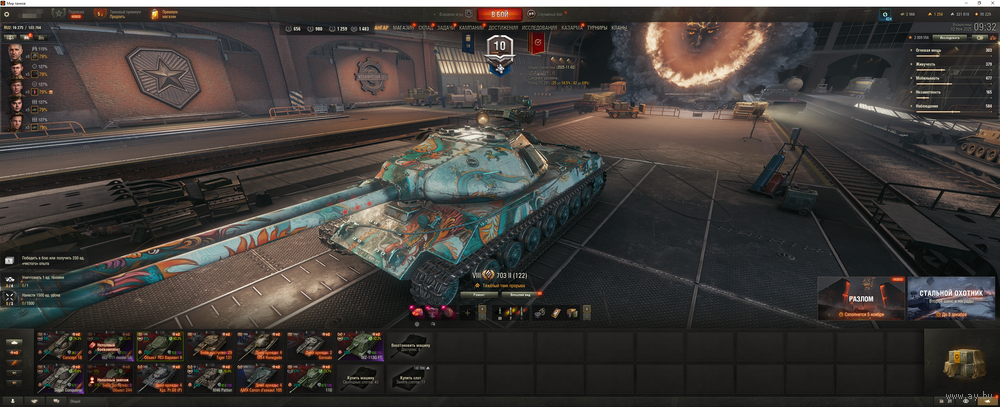Close the game window

992,4
